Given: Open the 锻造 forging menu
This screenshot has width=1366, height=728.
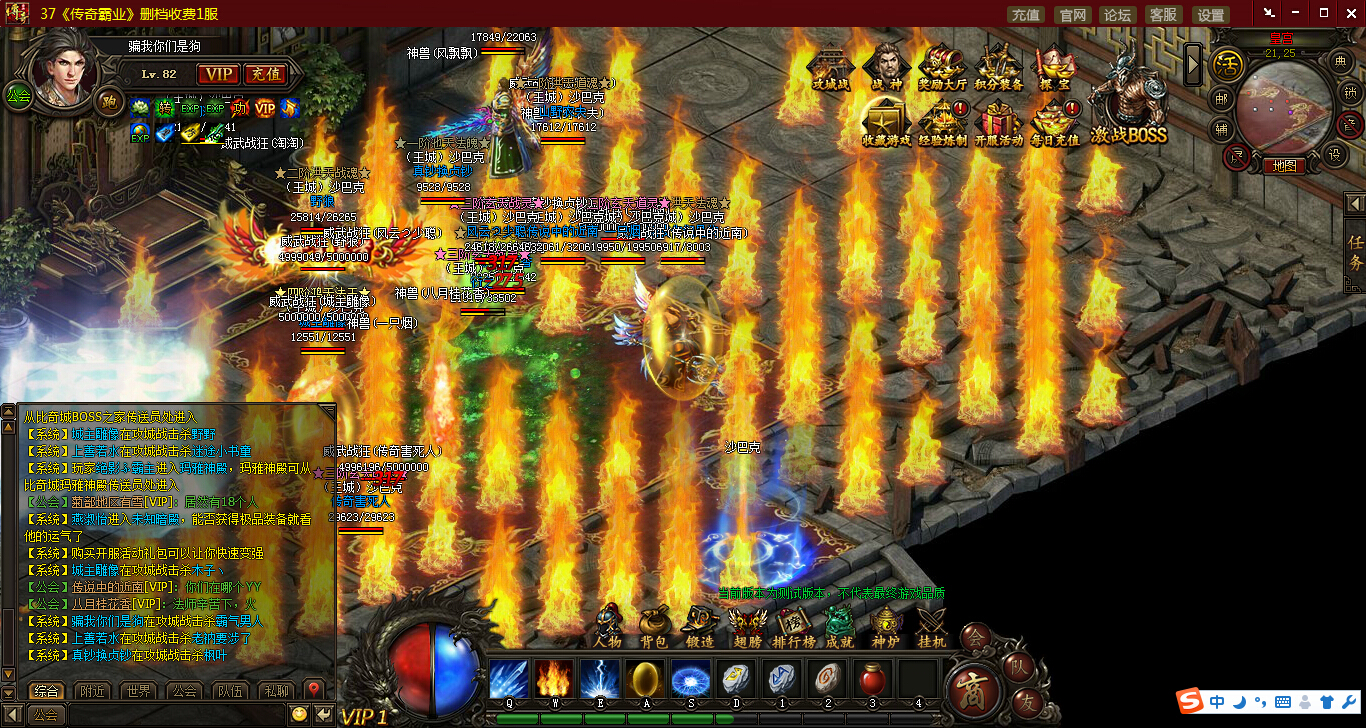Looking at the screenshot, I should (700, 627).
